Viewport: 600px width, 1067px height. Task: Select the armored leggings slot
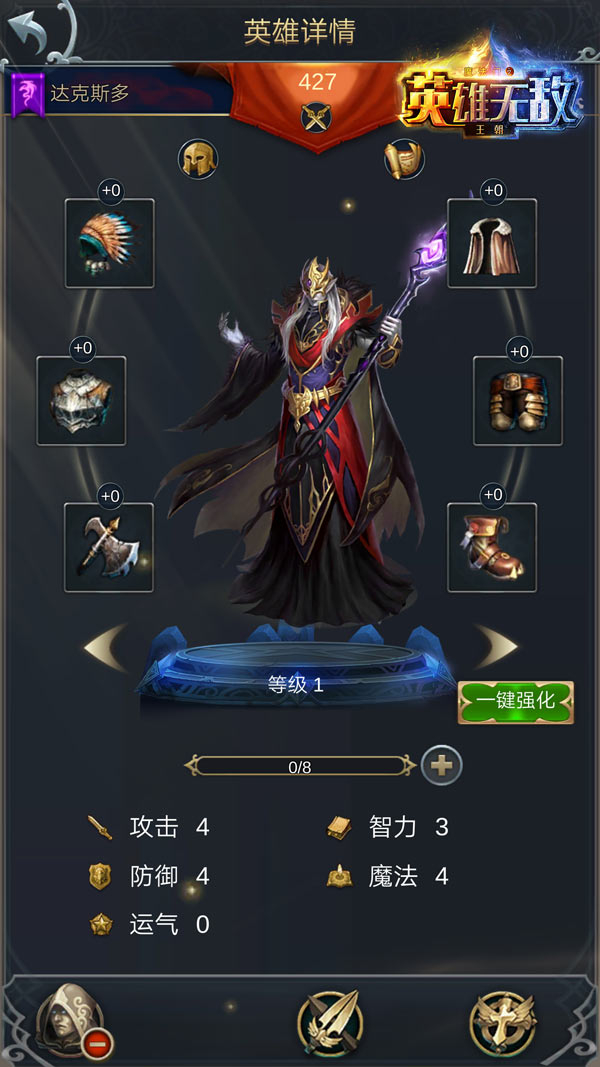[x=518, y=401]
